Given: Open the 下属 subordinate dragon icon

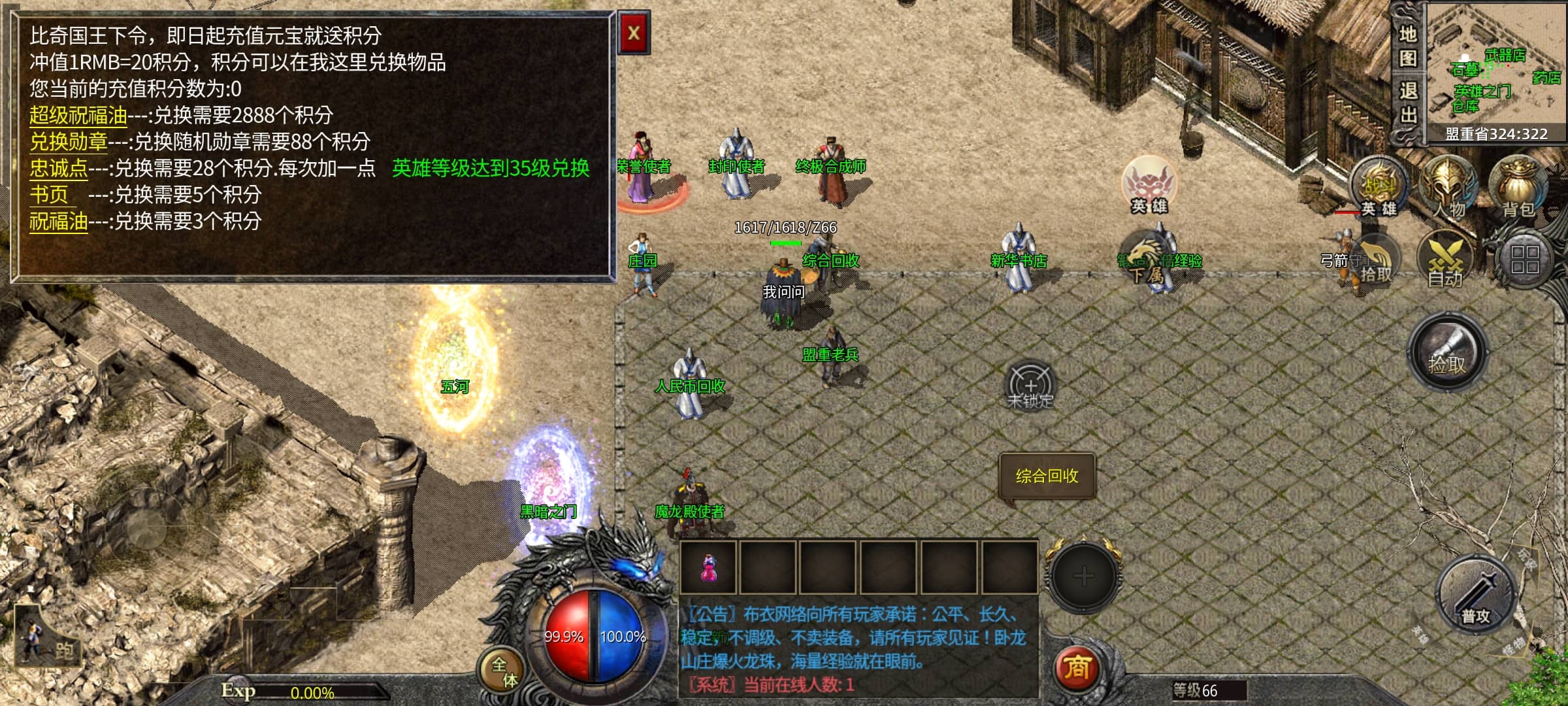Looking at the screenshot, I should coord(1147,260).
